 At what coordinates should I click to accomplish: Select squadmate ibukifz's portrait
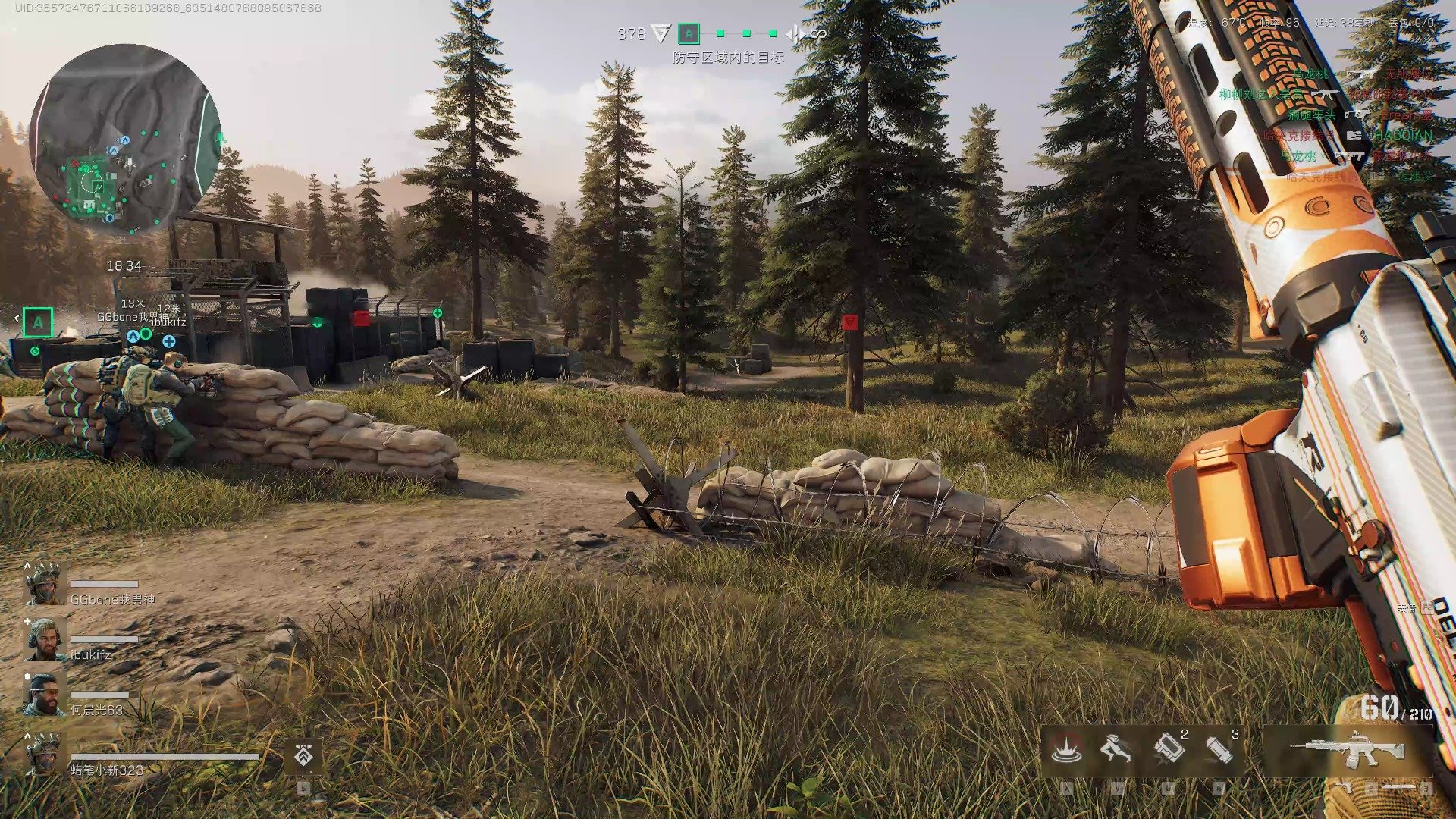point(45,639)
